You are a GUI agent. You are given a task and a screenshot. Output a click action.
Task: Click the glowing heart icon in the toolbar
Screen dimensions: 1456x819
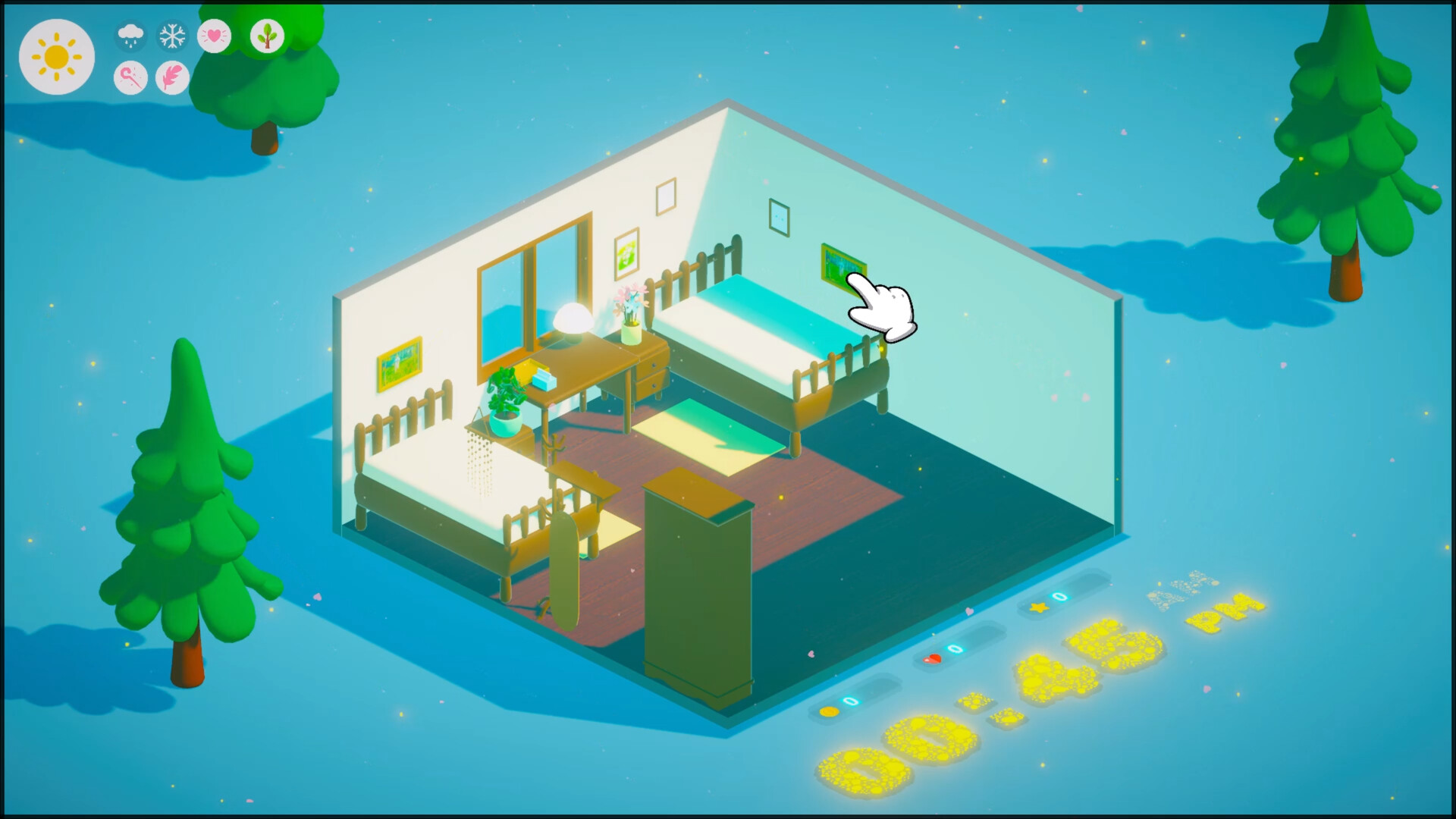click(215, 34)
